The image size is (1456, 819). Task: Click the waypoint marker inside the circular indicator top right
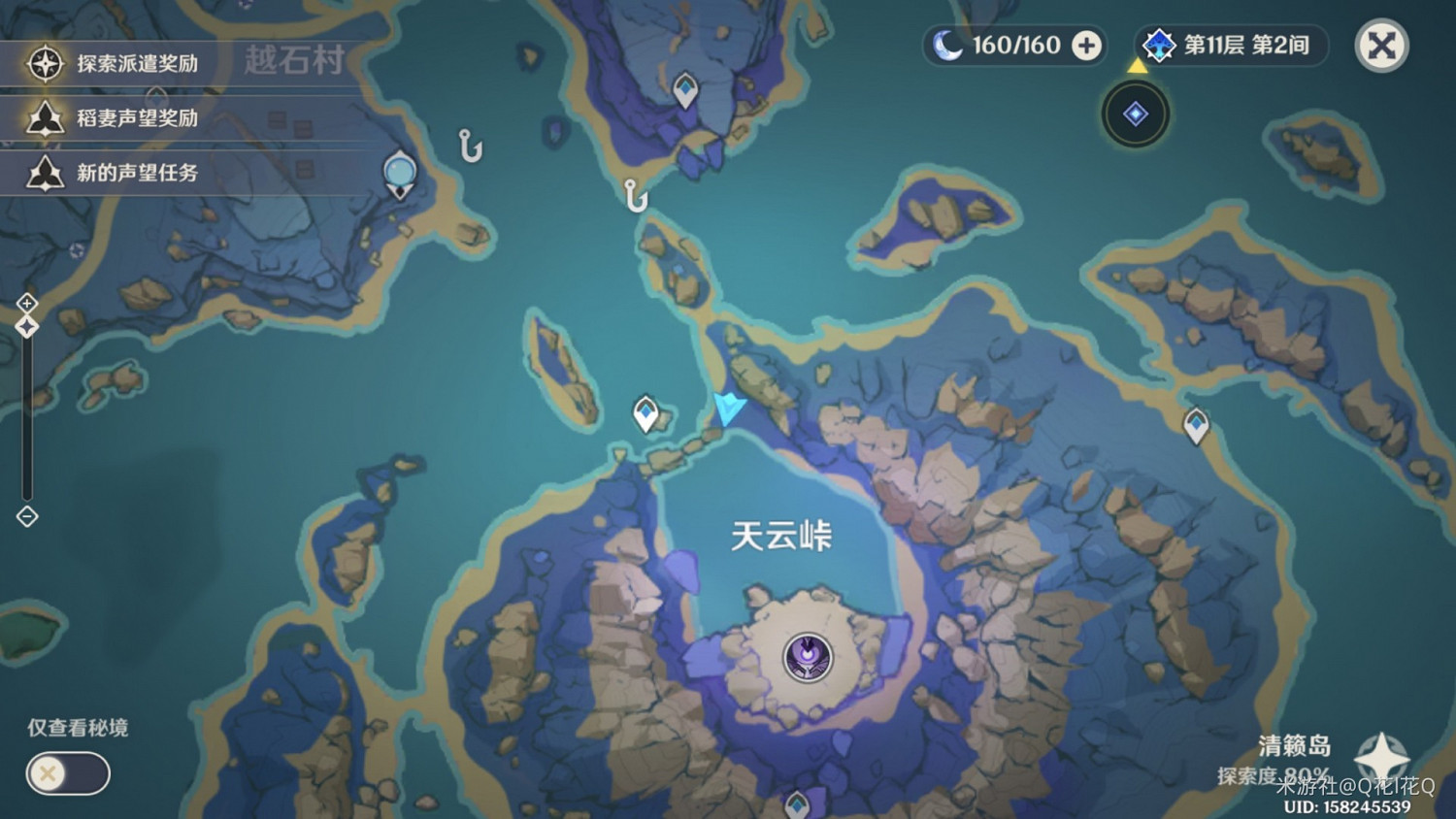click(1136, 114)
